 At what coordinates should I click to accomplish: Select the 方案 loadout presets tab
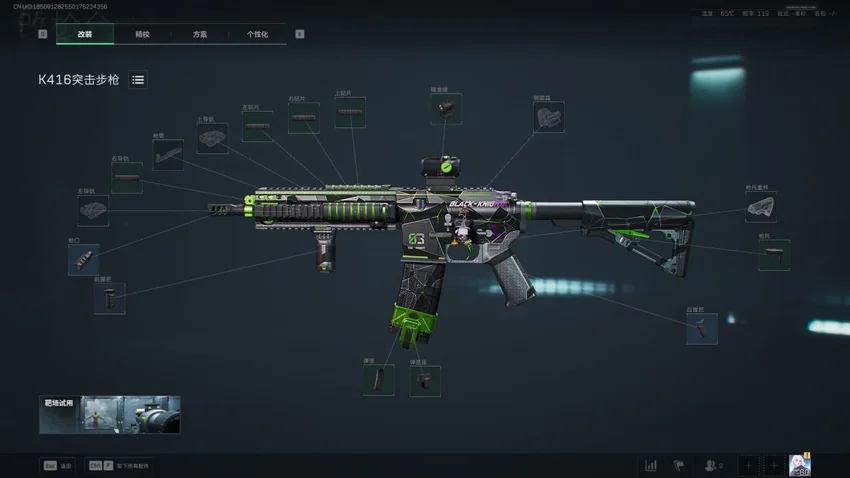pyautogui.click(x=200, y=34)
